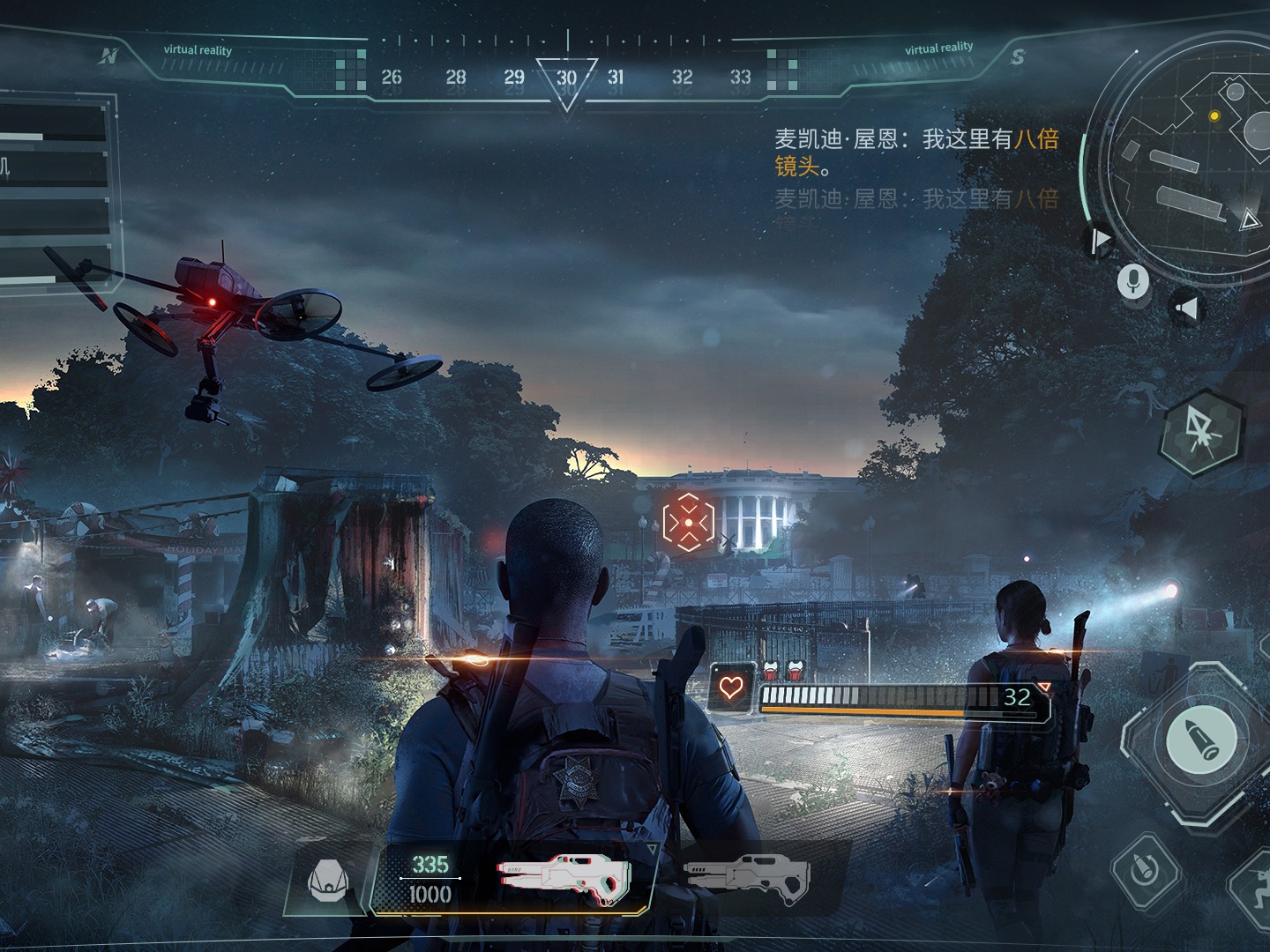
Task: Toggle the microphone voice chat
Action: [x=1133, y=282]
